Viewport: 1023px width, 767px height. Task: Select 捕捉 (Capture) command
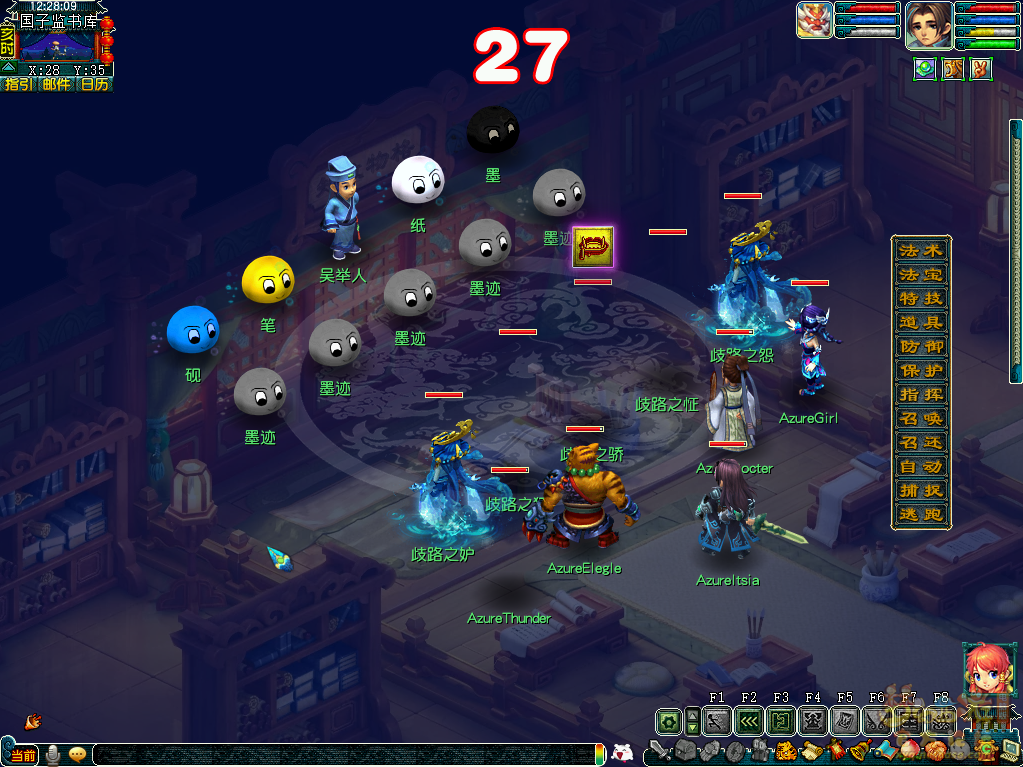[920, 491]
